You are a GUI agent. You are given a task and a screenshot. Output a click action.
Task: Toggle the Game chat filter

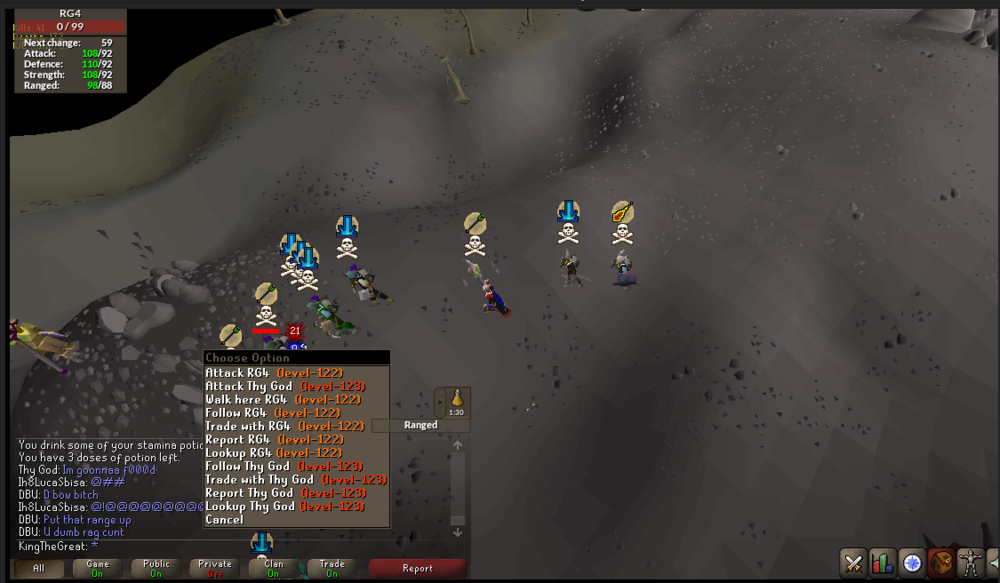coord(98,568)
